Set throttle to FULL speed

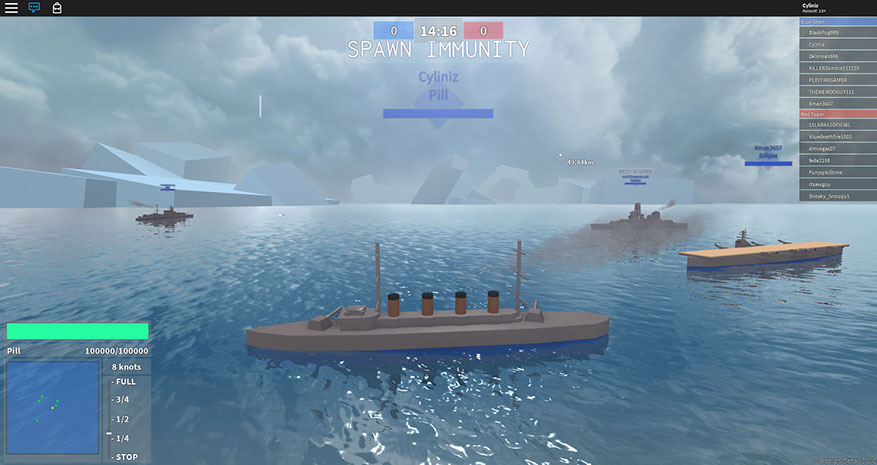pyautogui.click(x=125, y=382)
